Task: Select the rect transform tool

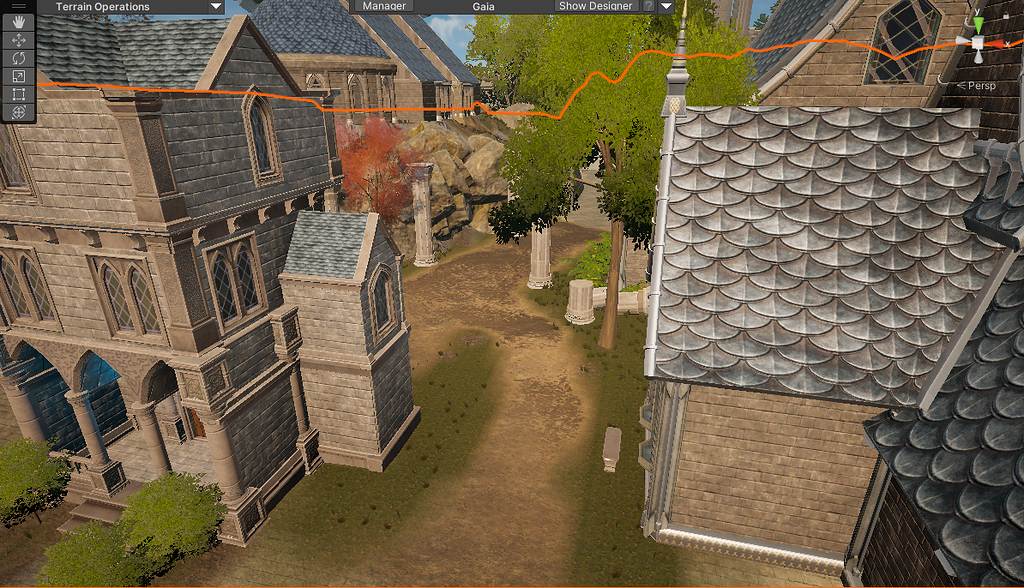Action: click(x=18, y=94)
